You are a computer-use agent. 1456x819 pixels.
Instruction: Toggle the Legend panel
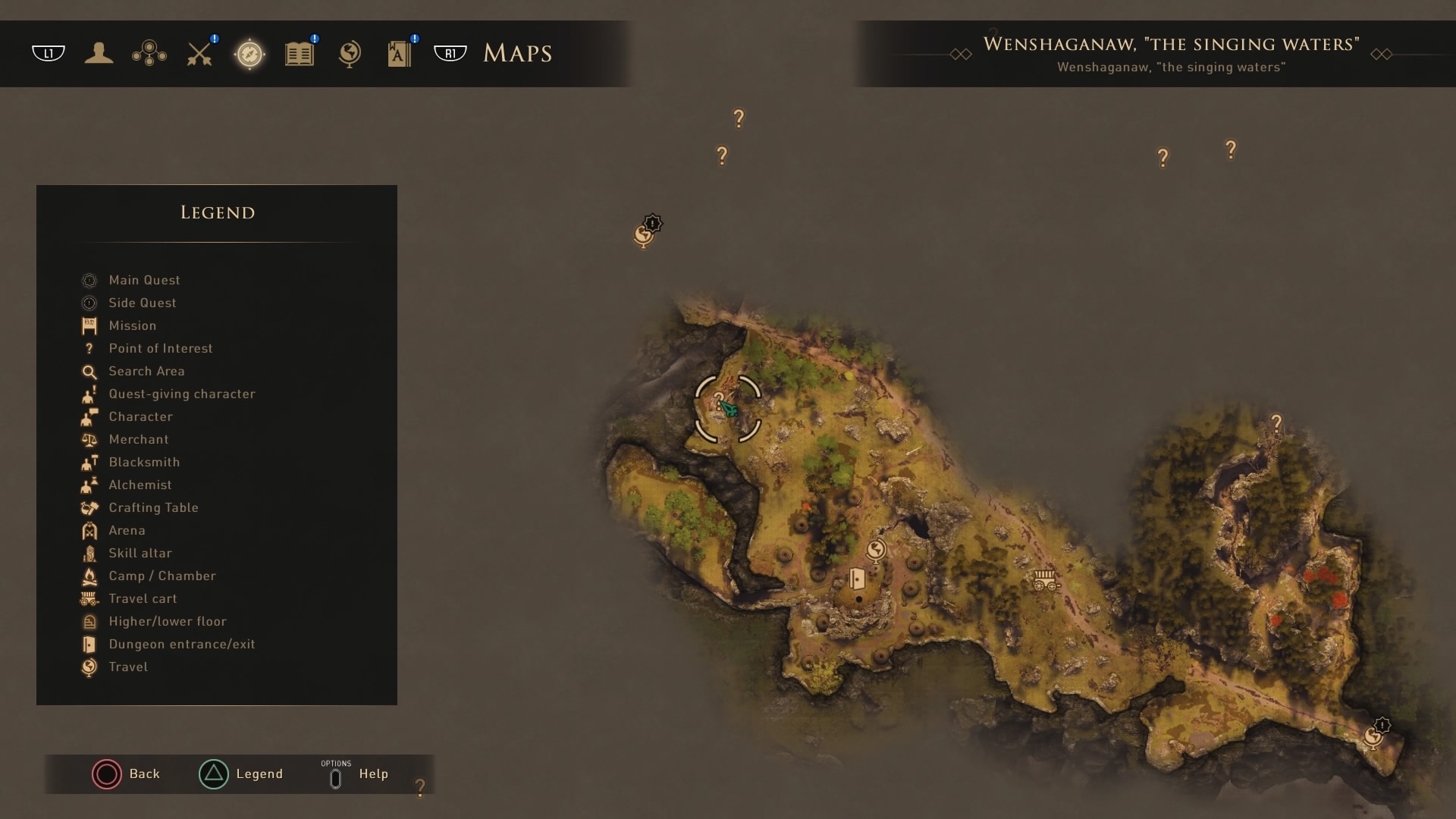[x=241, y=774]
